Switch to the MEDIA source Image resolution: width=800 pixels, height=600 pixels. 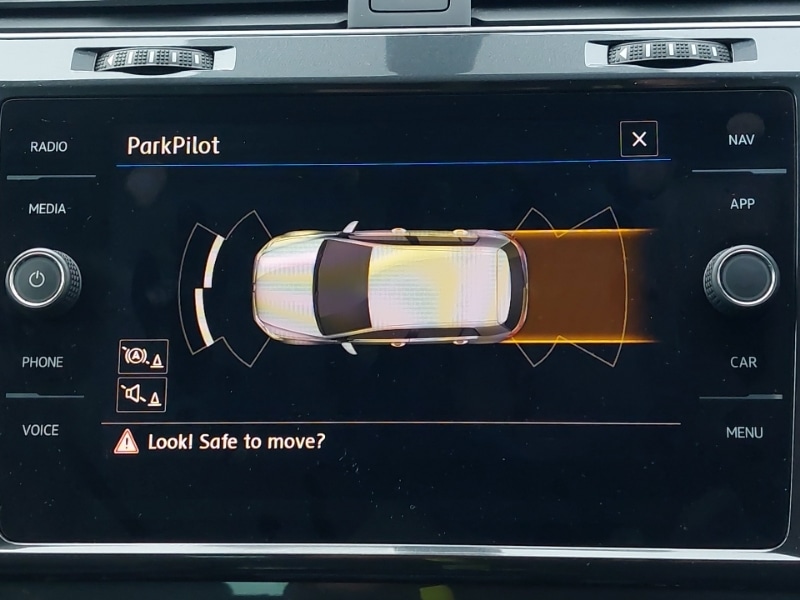click(47, 209)
